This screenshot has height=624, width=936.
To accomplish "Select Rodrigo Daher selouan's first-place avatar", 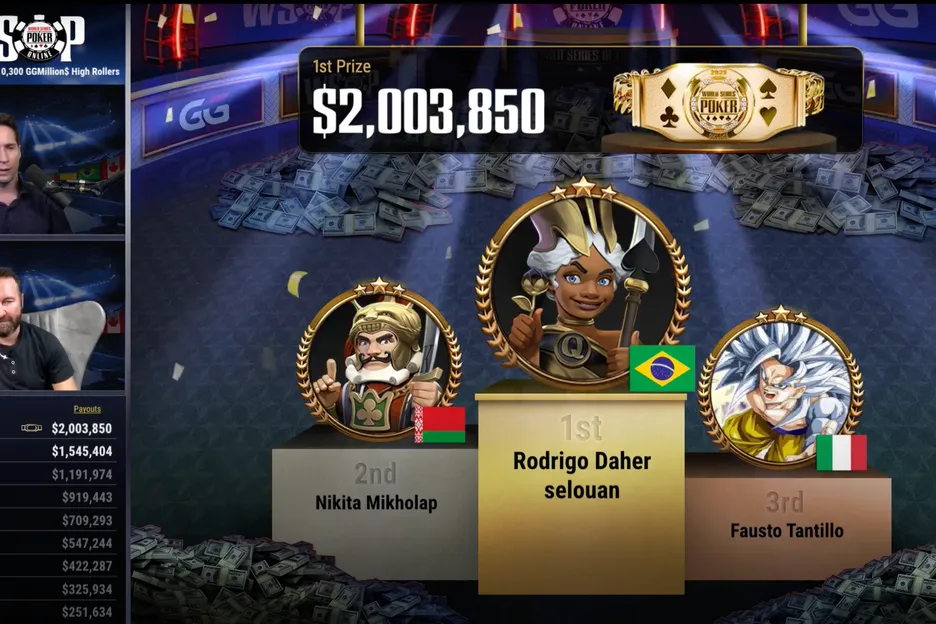I will 583,287.
